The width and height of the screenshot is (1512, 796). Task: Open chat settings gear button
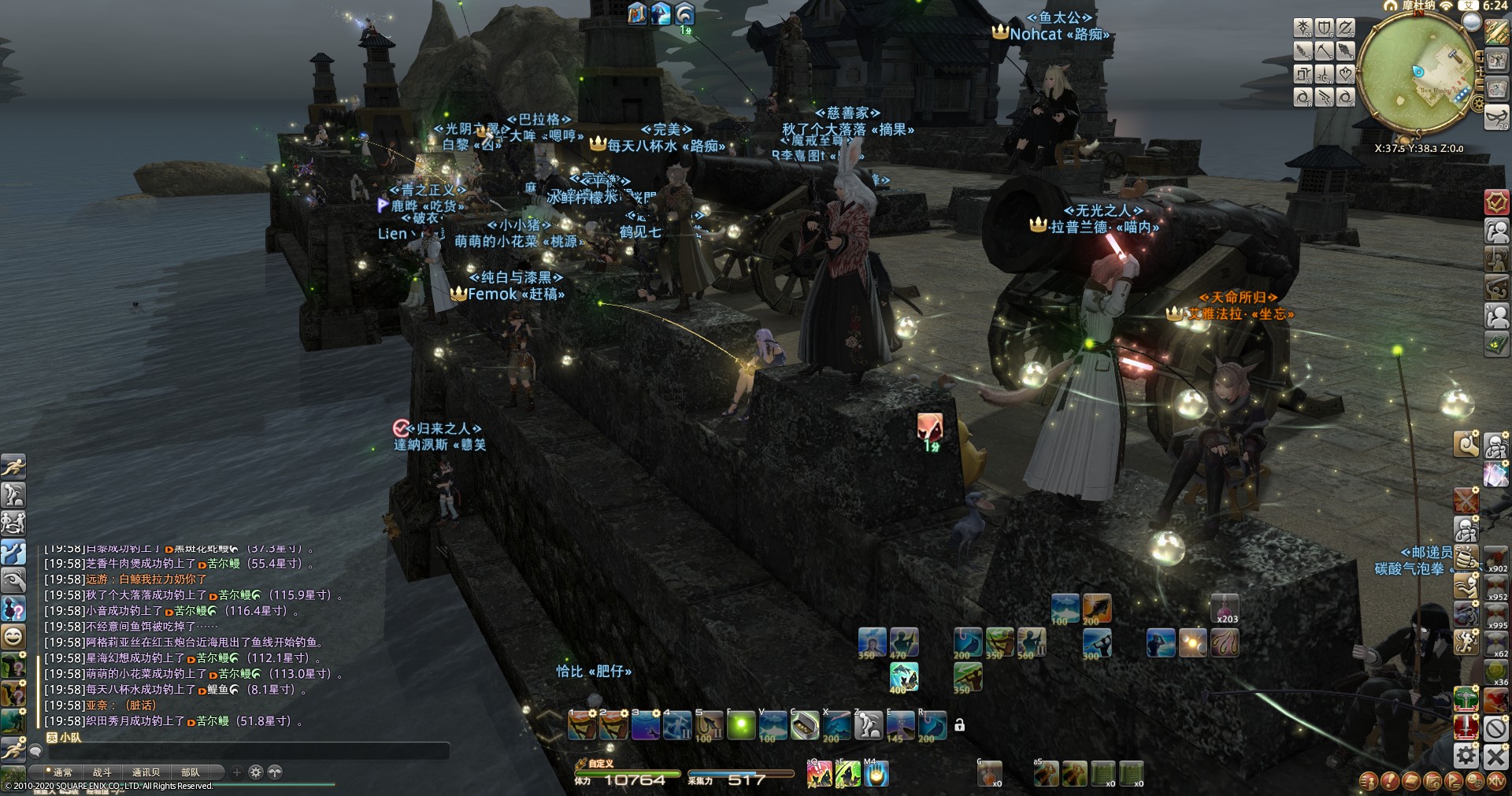255,772
